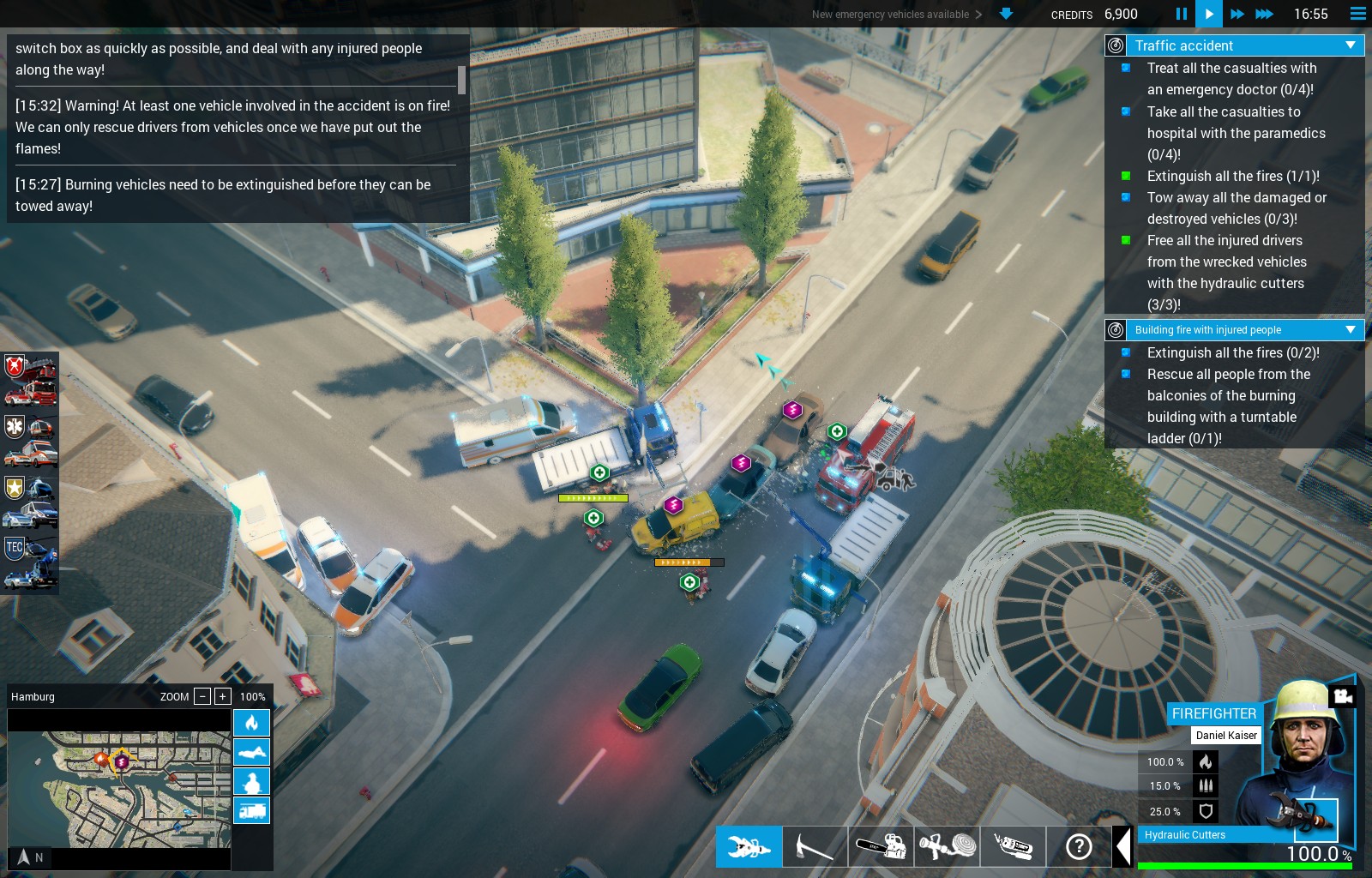
Task: Equip the fire axe tool
Action: coord(815,847)
